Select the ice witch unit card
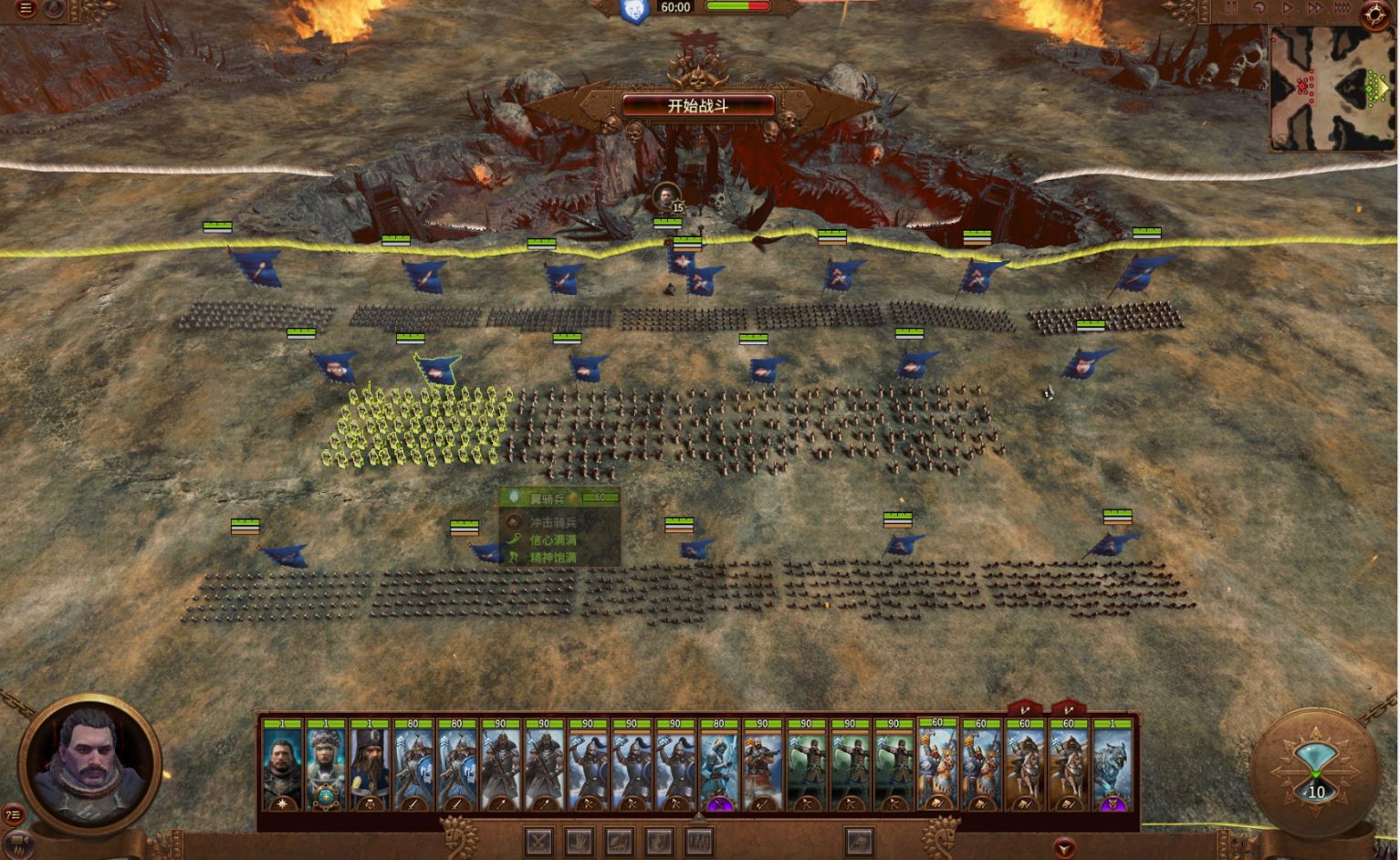The width and height of the screenshot is (1400, 860). 719,765
